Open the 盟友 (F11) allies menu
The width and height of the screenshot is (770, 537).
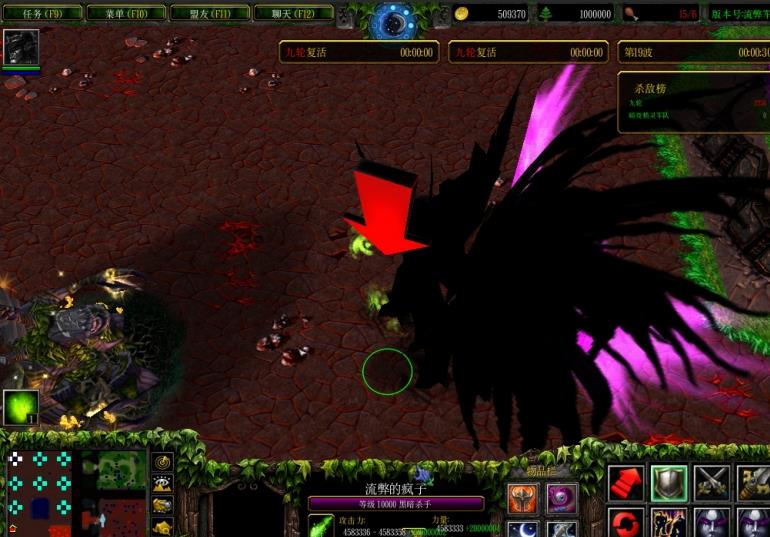click(208, 13)
